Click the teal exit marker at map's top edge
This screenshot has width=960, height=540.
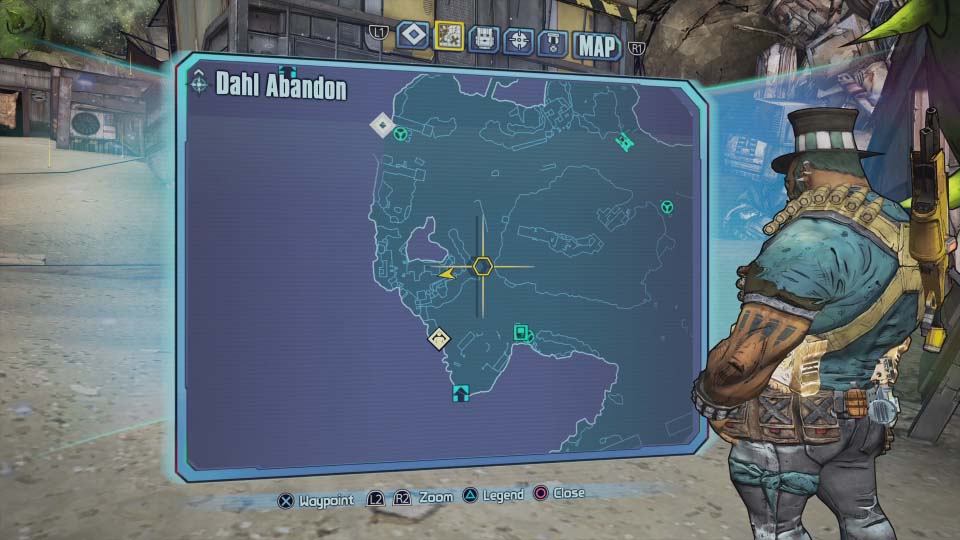[x=288, y=70]
